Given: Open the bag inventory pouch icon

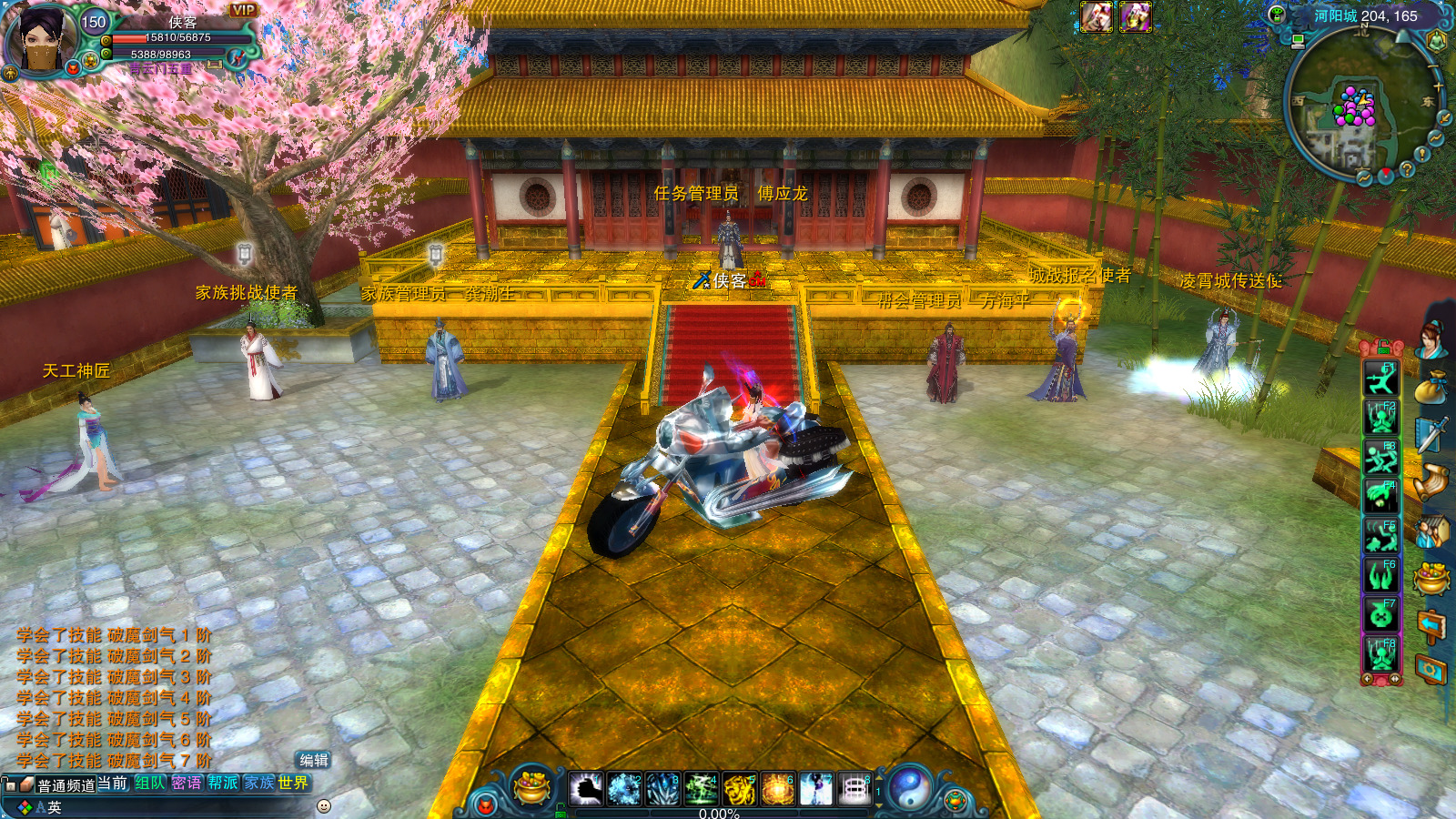Looking at the screenshot, I should coord(1431,388).
